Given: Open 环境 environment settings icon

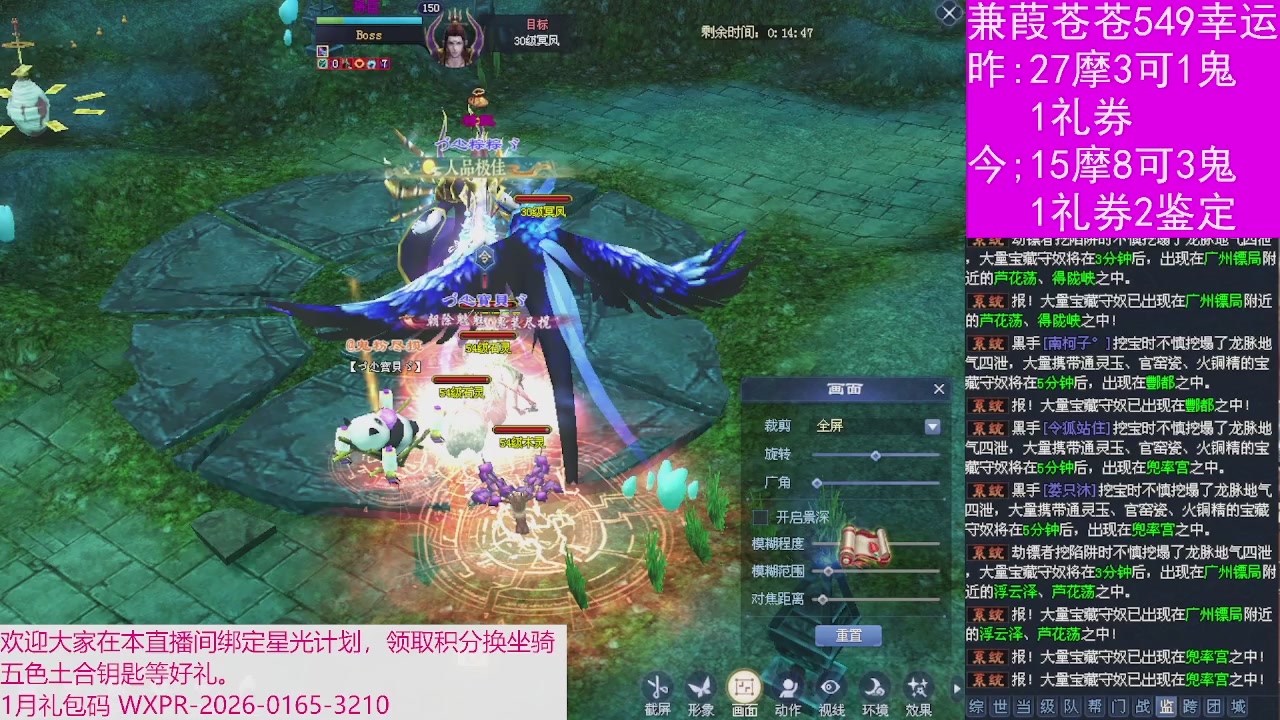Looking at the screenshot, I should [x=873, y=685].
